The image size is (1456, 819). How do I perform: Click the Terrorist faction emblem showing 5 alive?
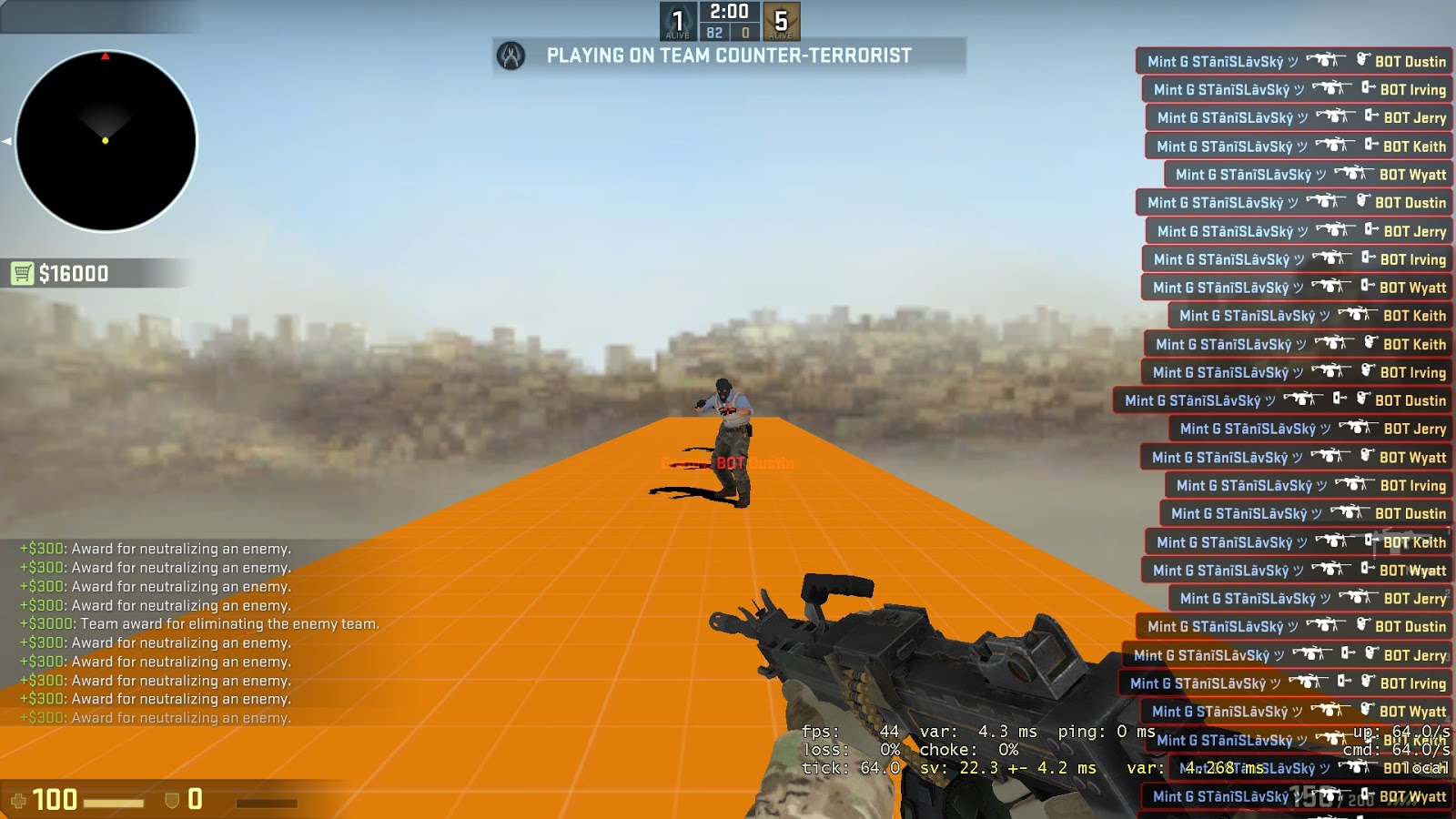[x=781, y=20]
